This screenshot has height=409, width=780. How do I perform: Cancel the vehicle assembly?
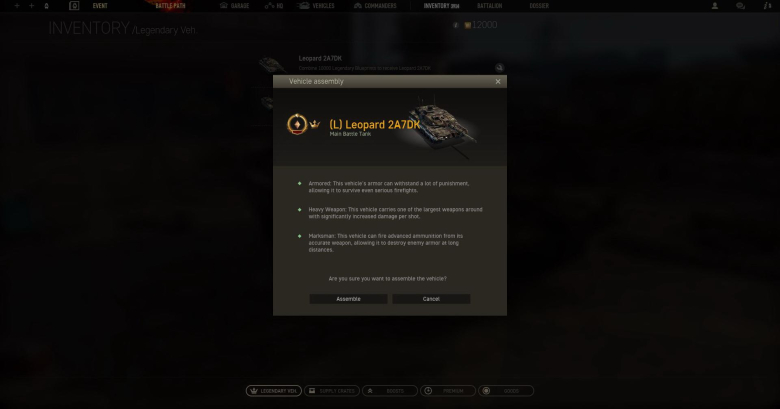tap(431, 299)
